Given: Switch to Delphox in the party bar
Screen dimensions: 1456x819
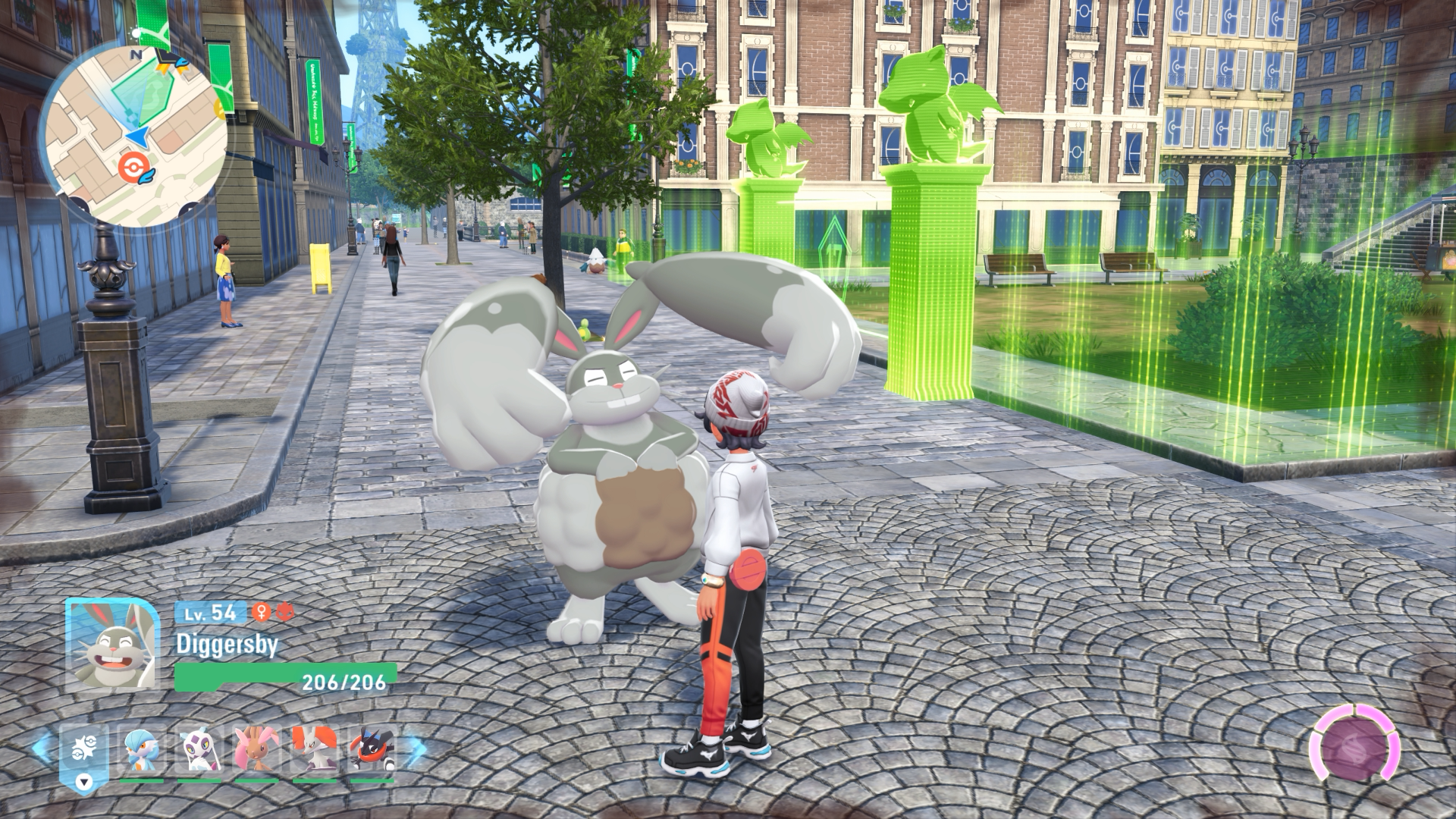Looking at the screenshot, I should [314, 752].
